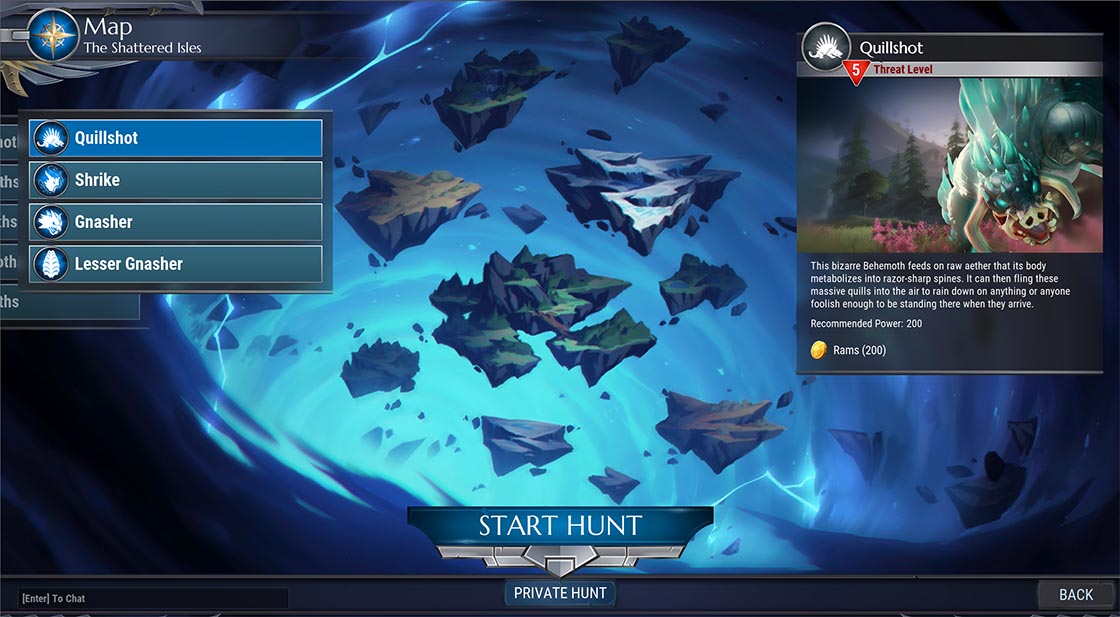View the Quillshot artwork thumbnail
This screenshot has height=617, width=1120.
click(958, 165)
